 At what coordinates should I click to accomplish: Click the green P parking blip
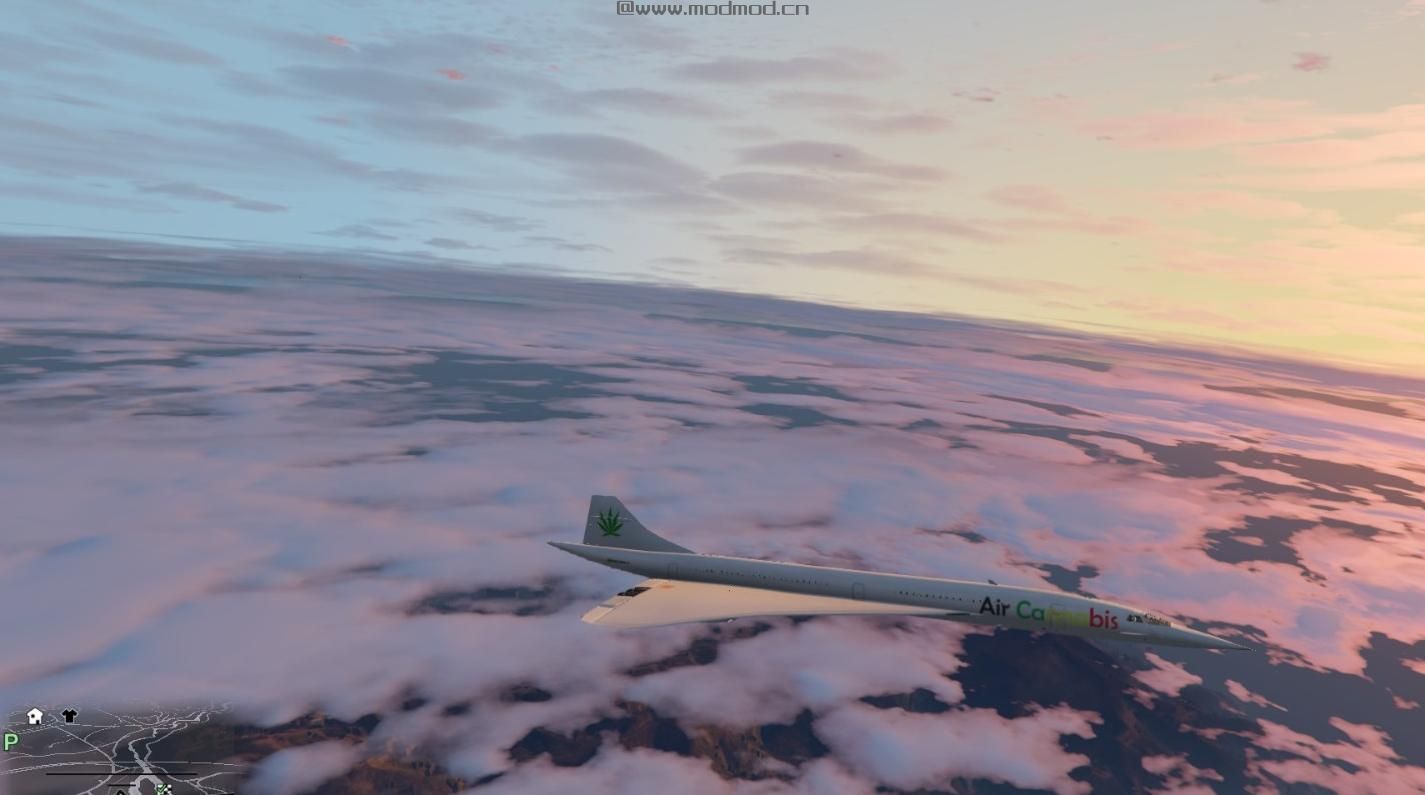pos(11,741)
